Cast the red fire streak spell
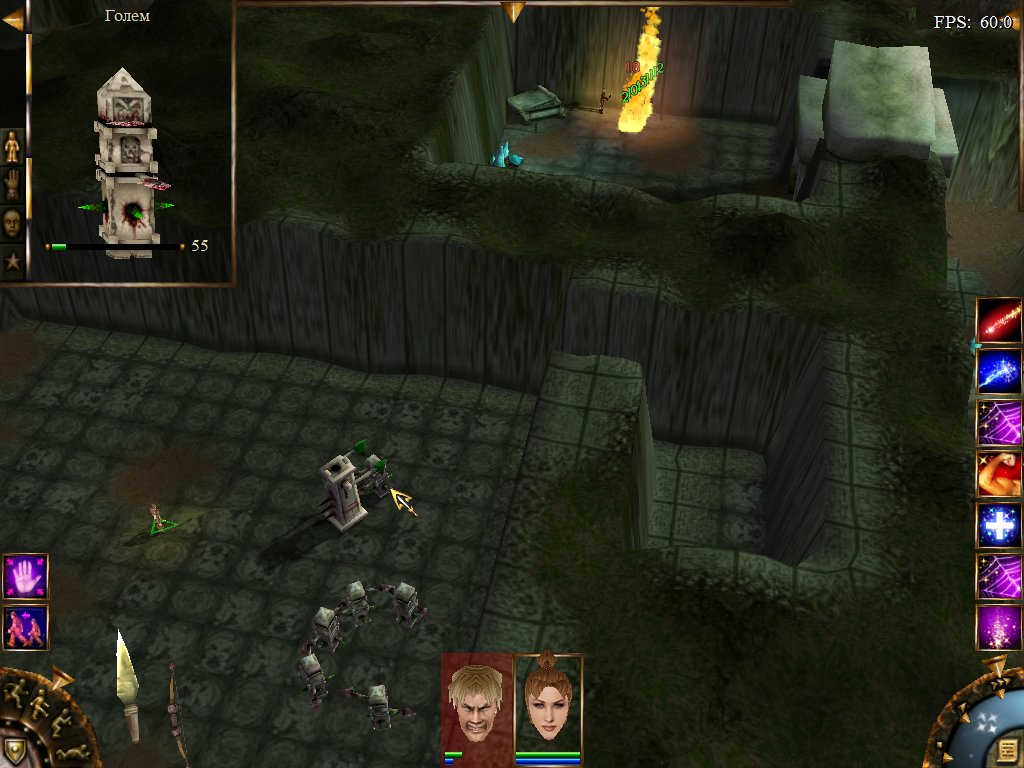This screenshot has height=768, width=1024. (x=998, y=320)
